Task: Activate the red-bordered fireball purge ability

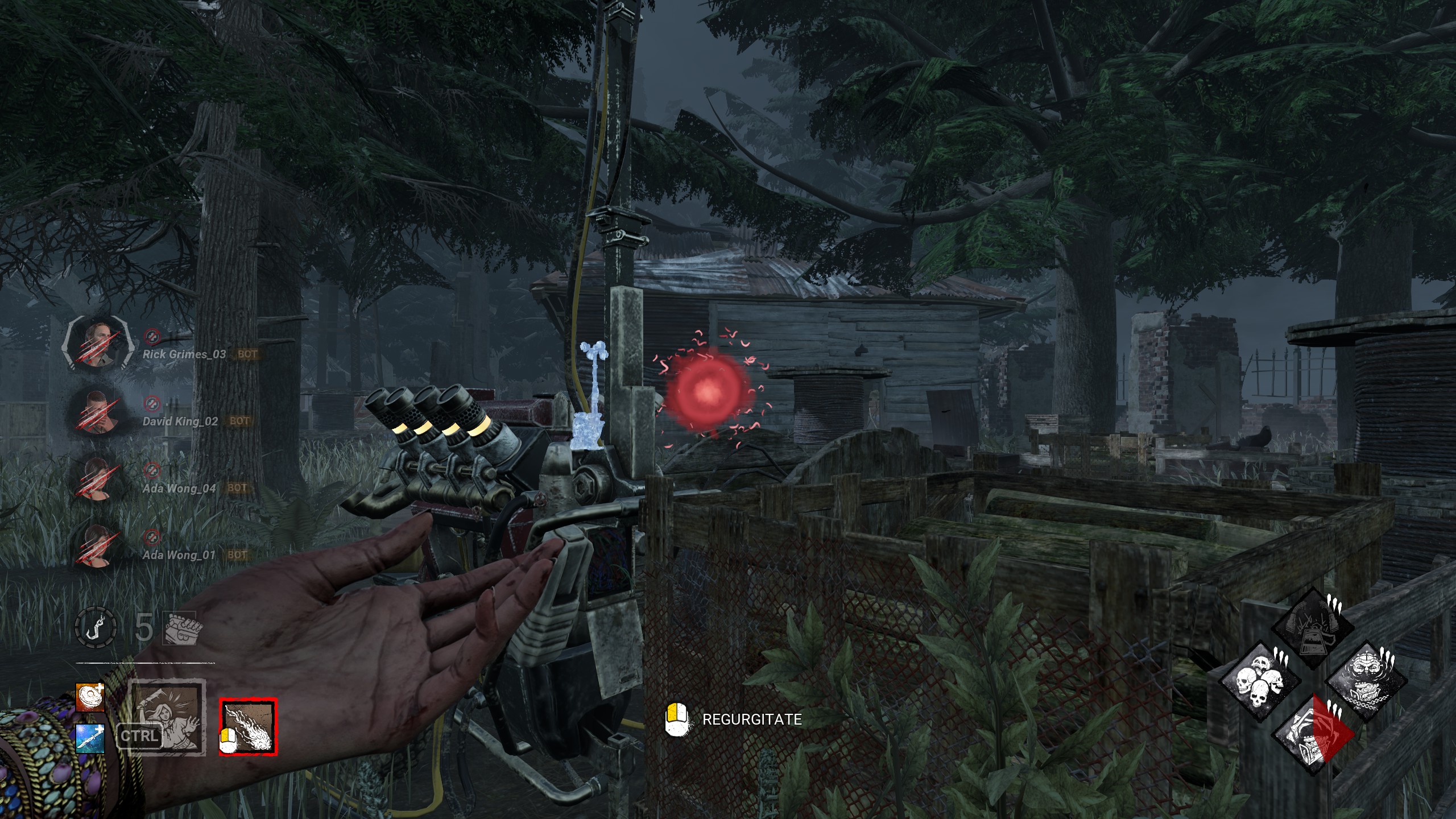Action: pyautogui.click(x=249, y=727)
